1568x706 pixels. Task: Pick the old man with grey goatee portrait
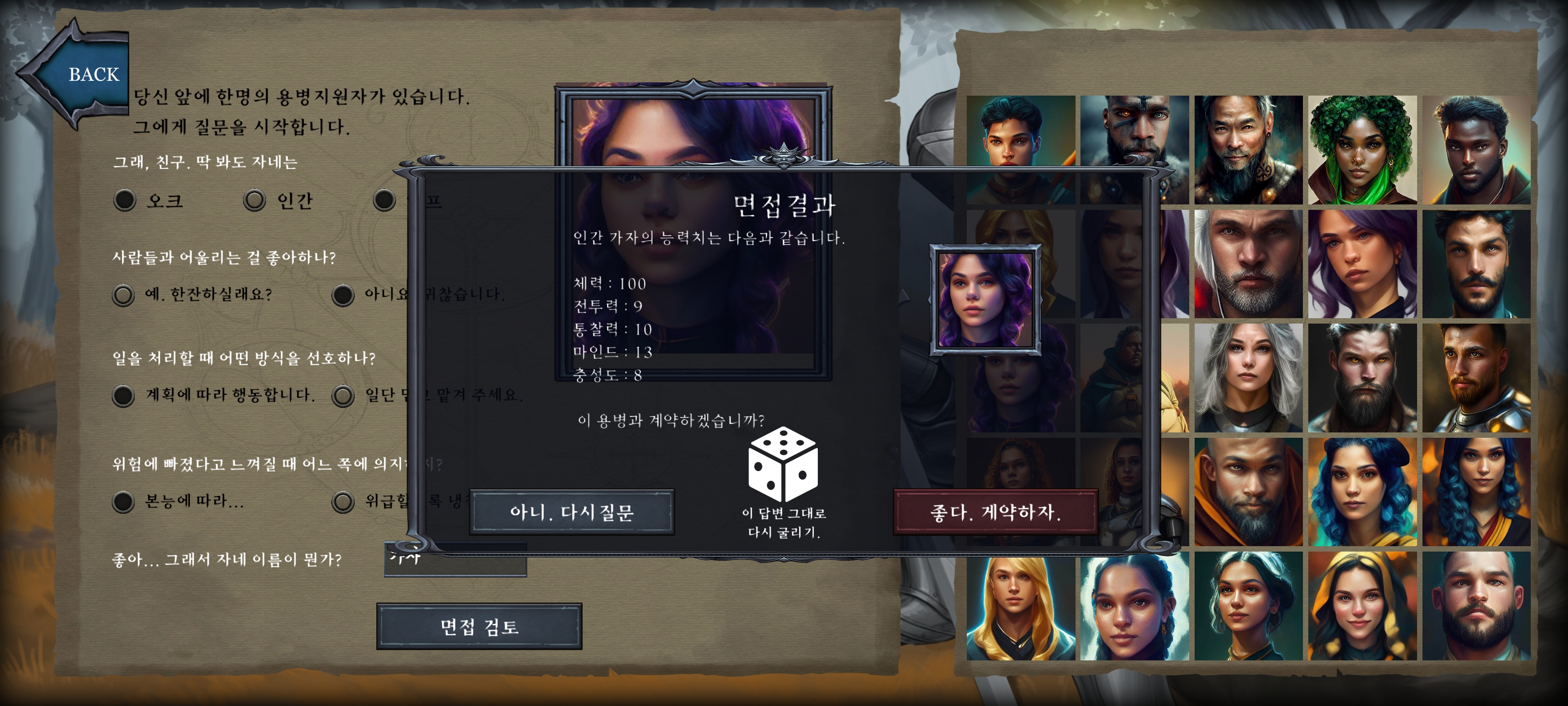point(1248,150)
